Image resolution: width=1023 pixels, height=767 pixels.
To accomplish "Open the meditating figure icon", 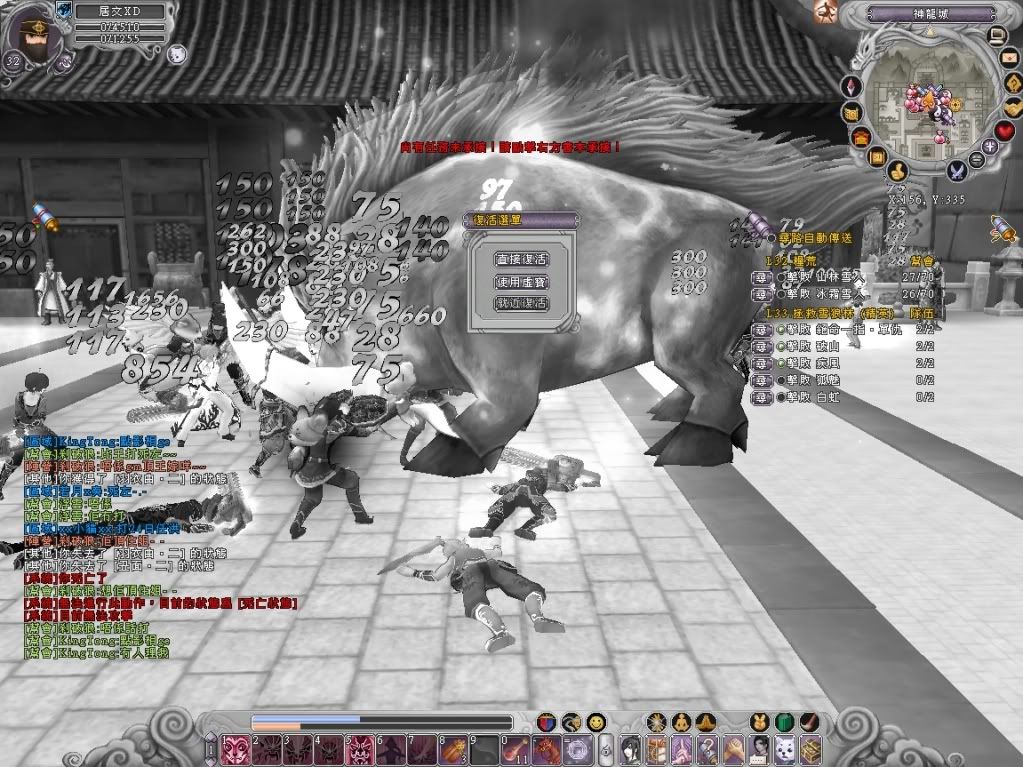I will coord(681,722).
